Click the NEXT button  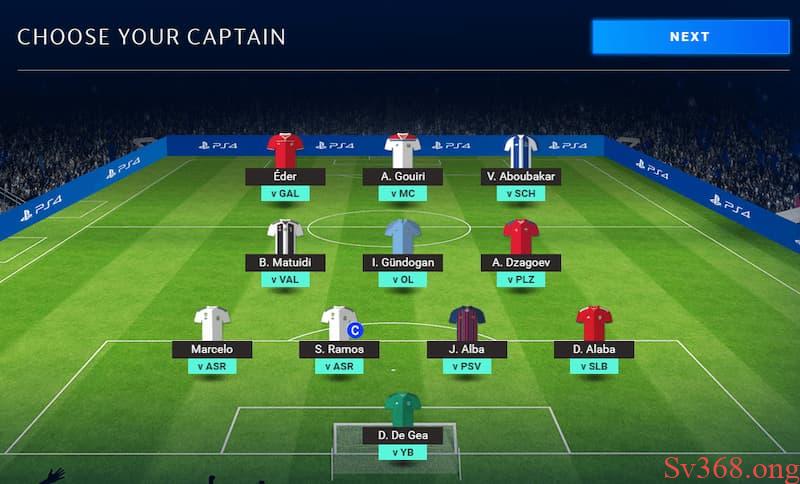click(x=690, y=36)
